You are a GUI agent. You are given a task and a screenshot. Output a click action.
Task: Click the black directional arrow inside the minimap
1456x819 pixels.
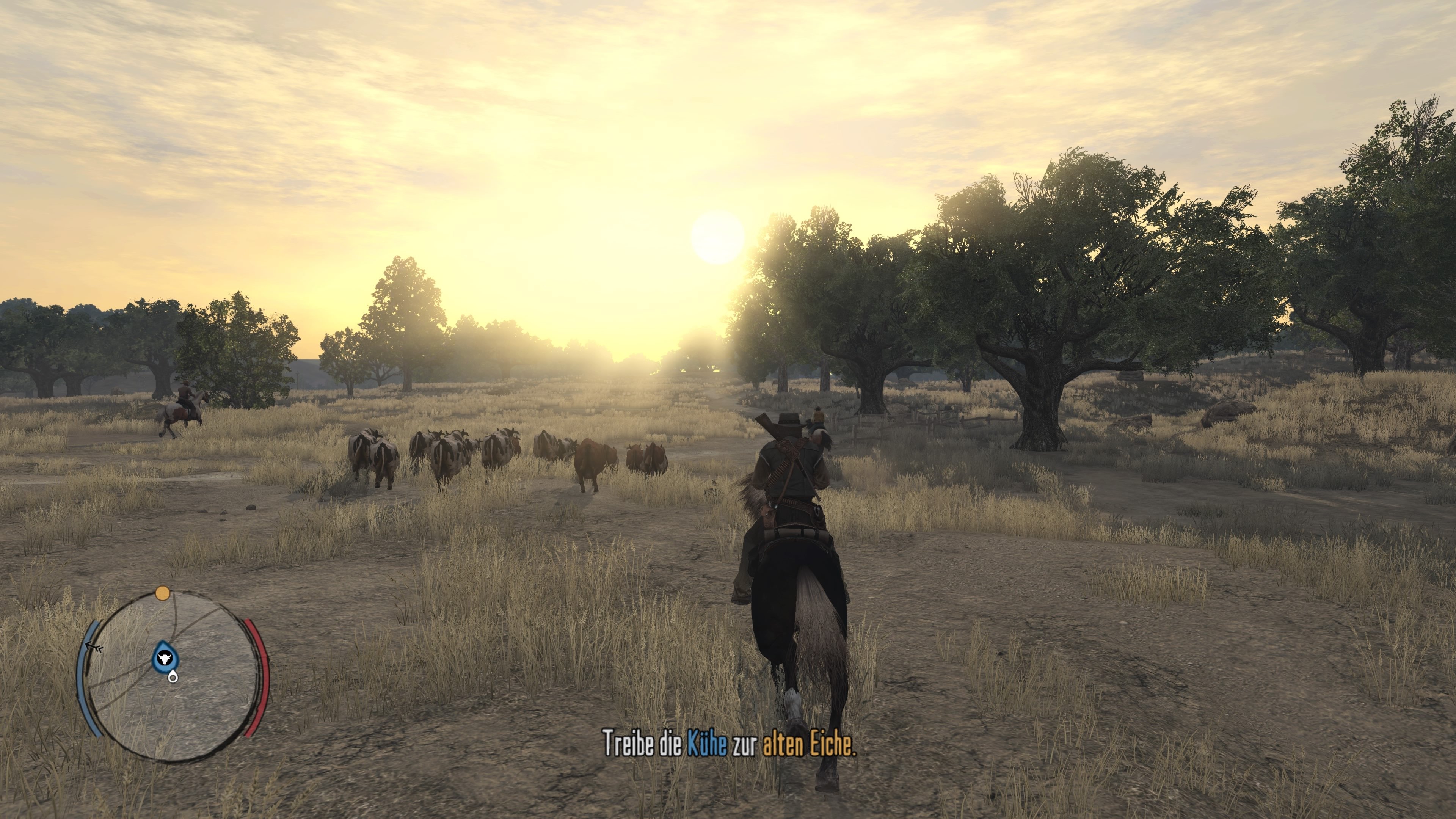point(94,646)
